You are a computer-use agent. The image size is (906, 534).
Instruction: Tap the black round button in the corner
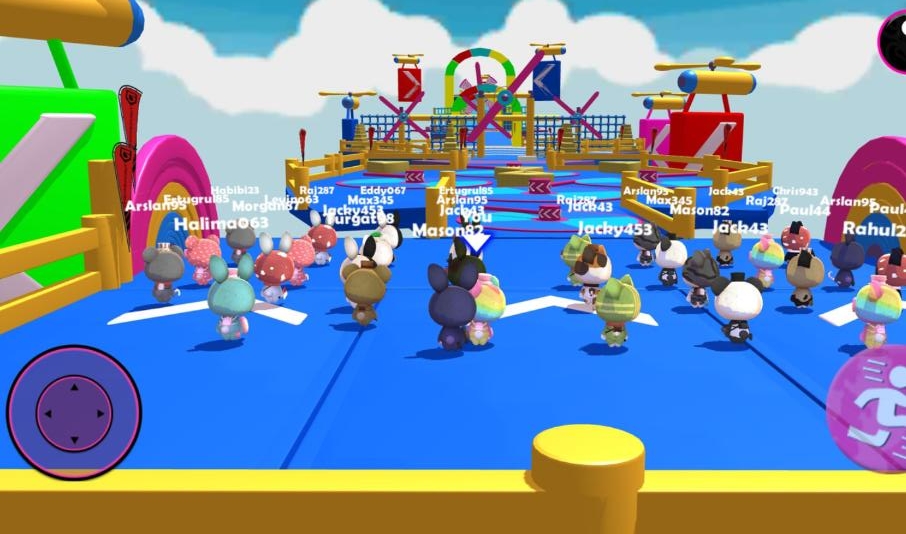pyautogui.click(x=894, y=38)
